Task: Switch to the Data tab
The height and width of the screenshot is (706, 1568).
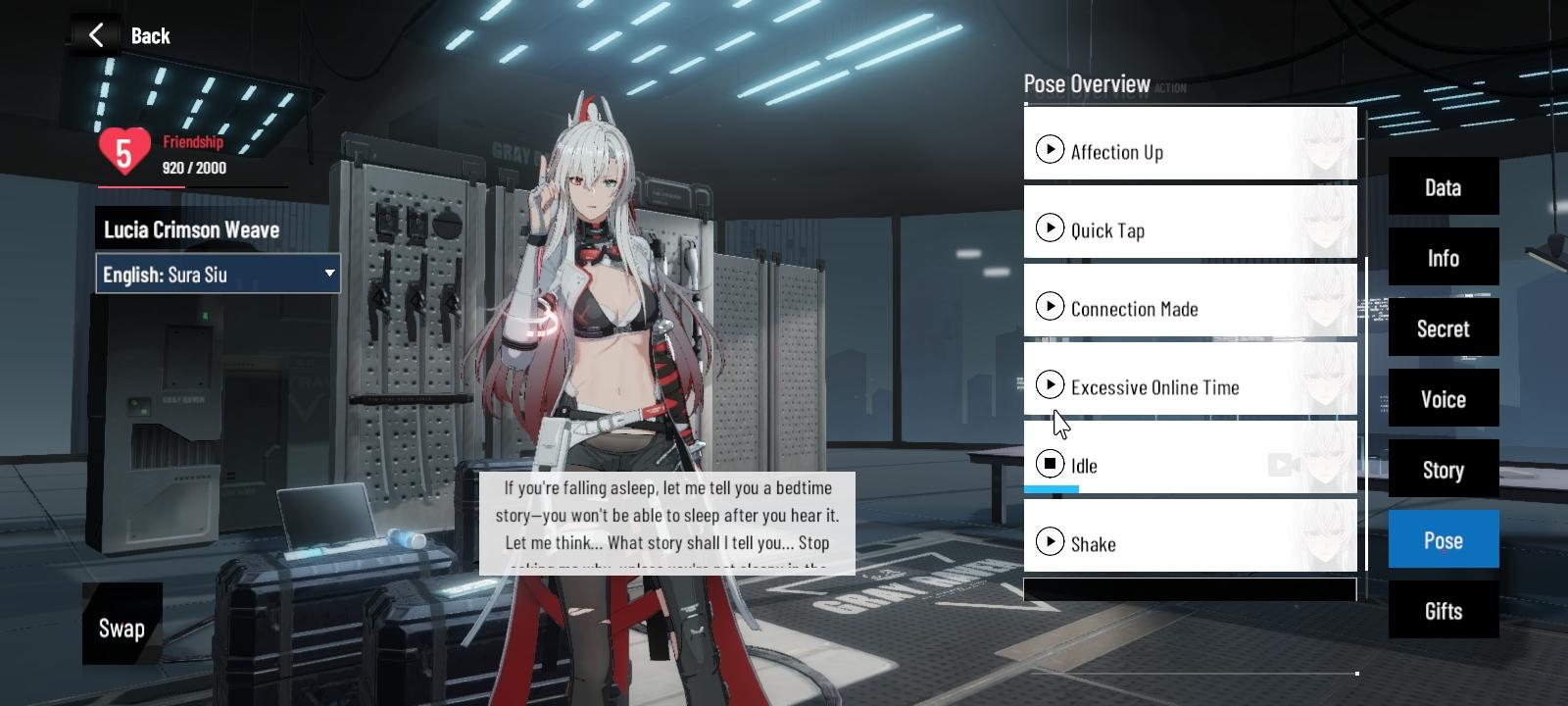Action: [1443, 186]
